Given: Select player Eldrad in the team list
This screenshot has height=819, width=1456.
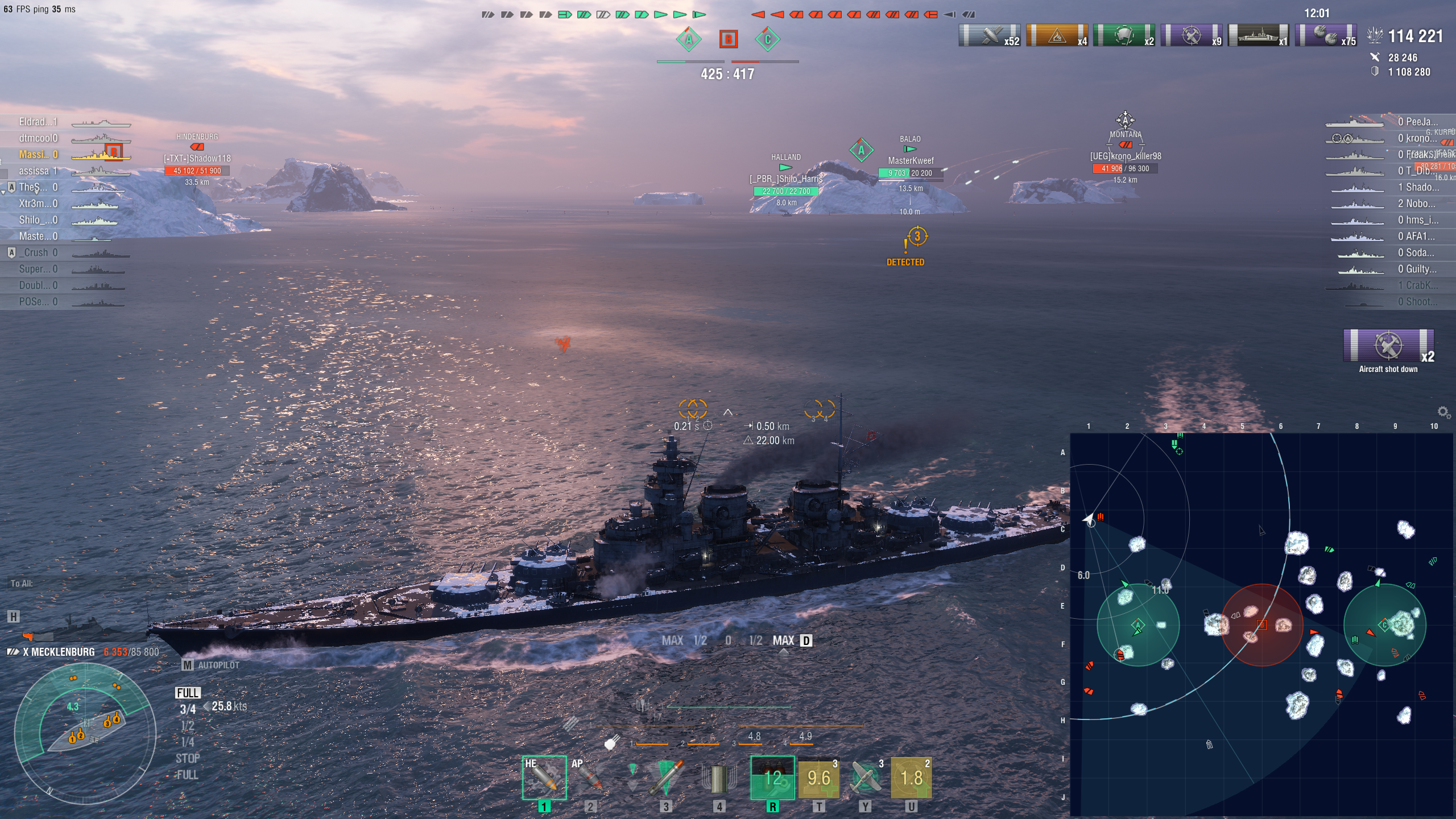Looking at the screenshot, I should (x=38, y=122).
